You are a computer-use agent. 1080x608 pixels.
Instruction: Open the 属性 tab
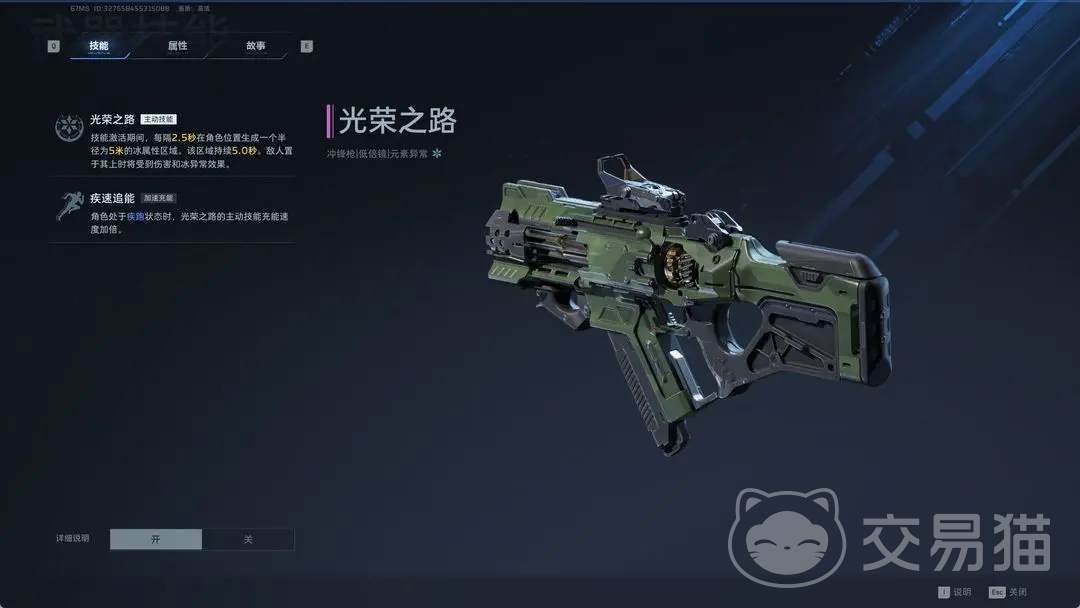(x=178, y=46)
